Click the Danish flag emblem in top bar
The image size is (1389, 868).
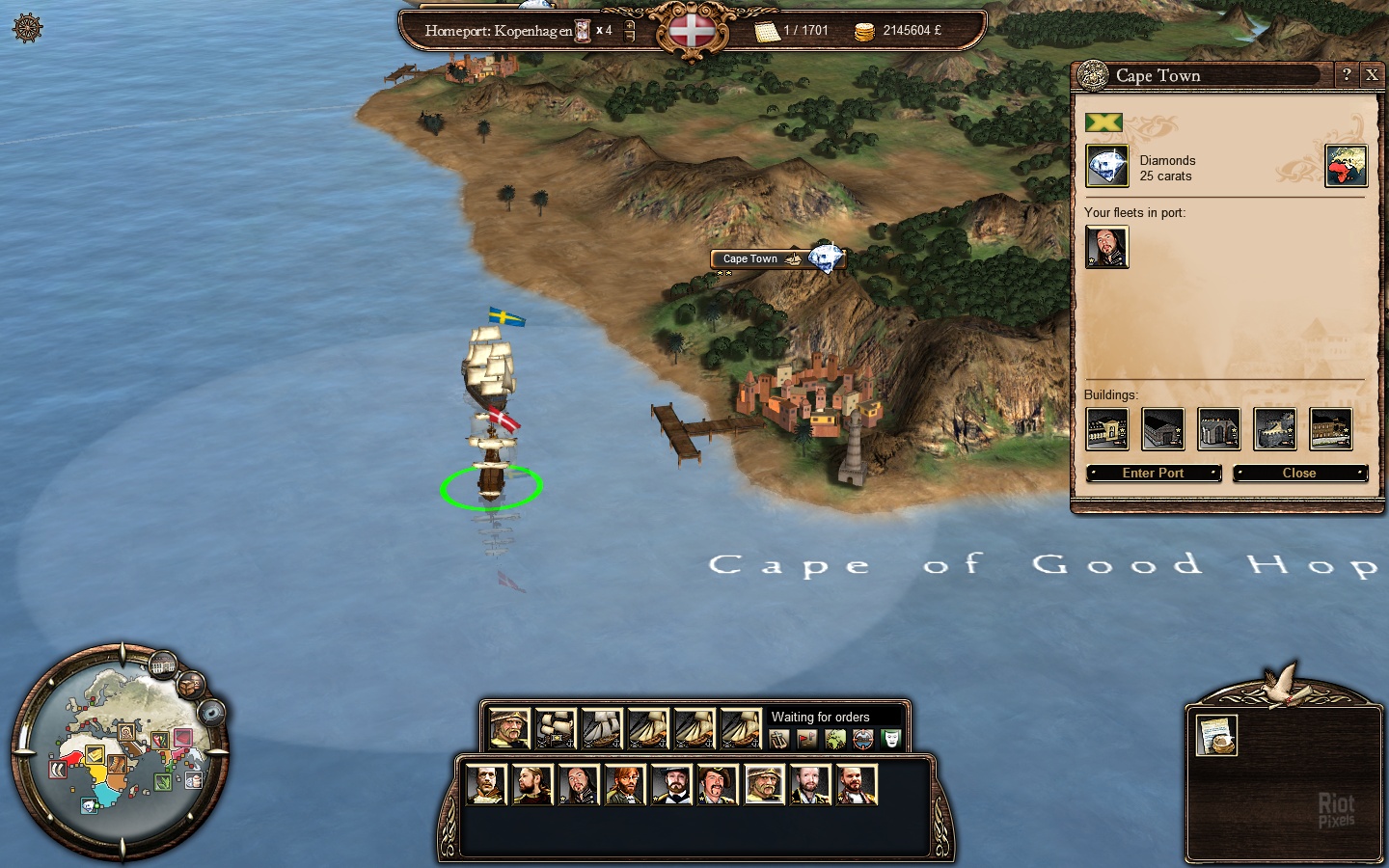point(692,31)
